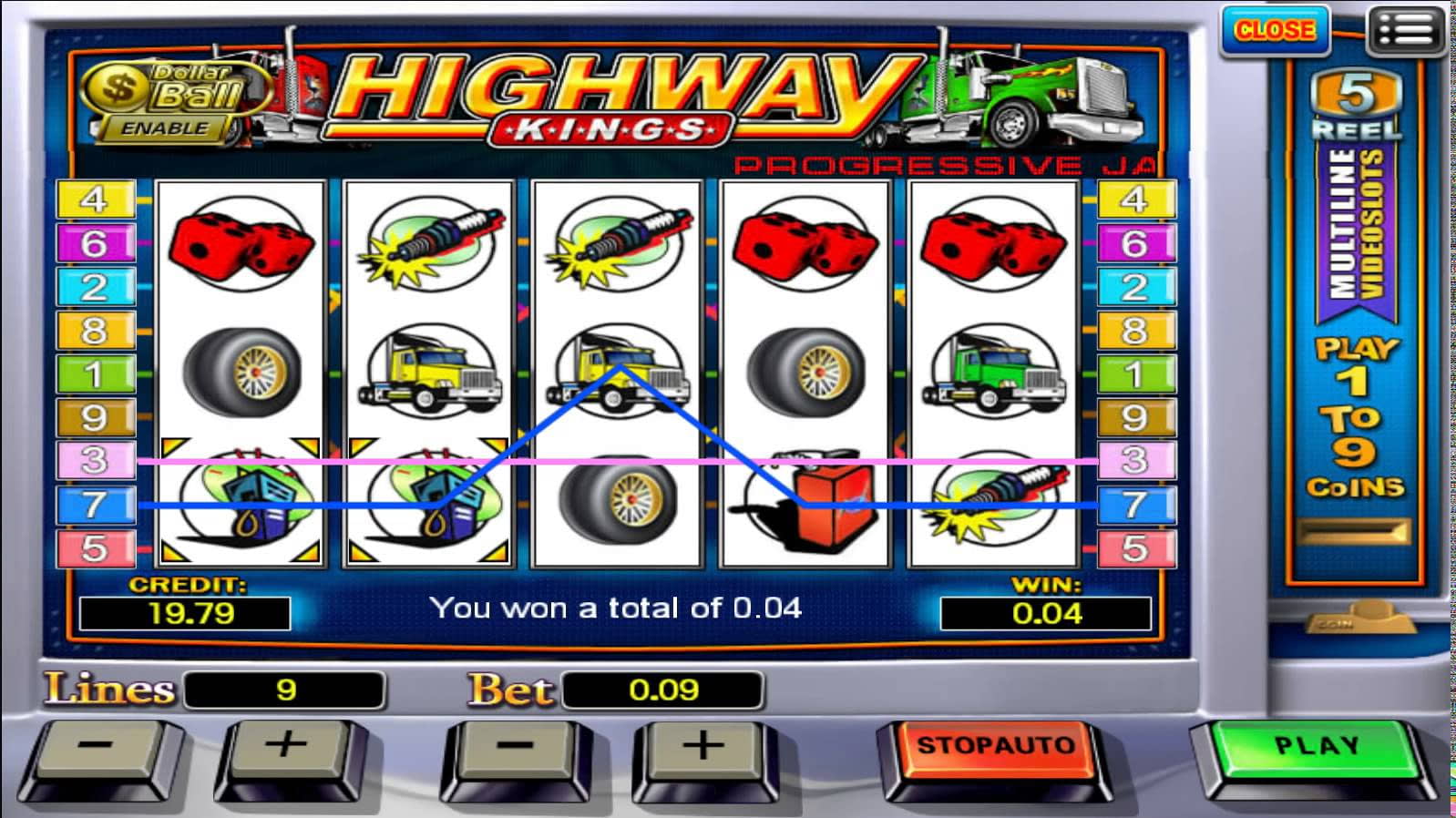
Task: Lower the bet amount
Action: pyautogui.click(x=515, y=747)
